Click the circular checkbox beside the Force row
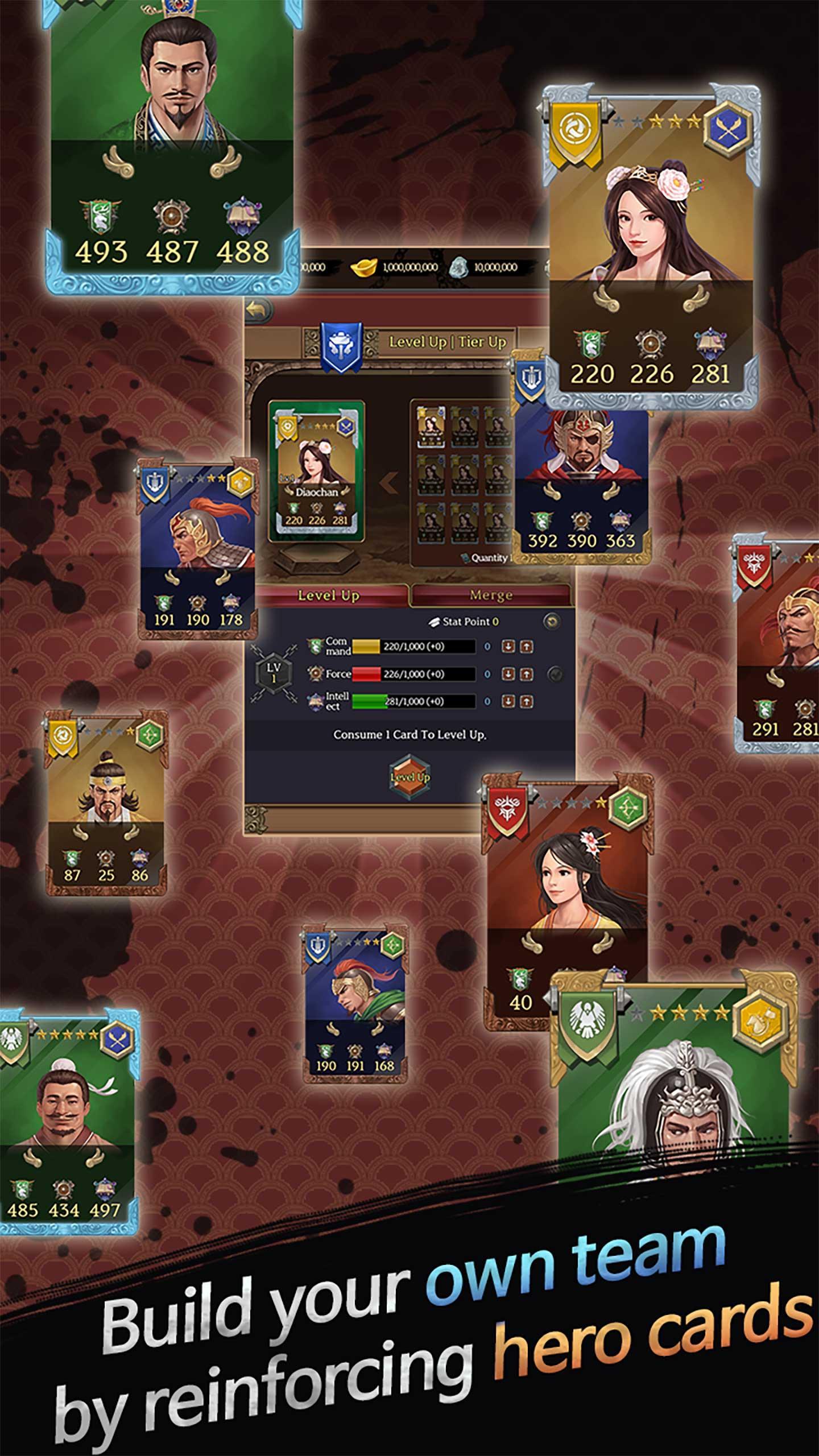Screen dimensions: 819x1456 pyautogui.click(x=555, y=674)
